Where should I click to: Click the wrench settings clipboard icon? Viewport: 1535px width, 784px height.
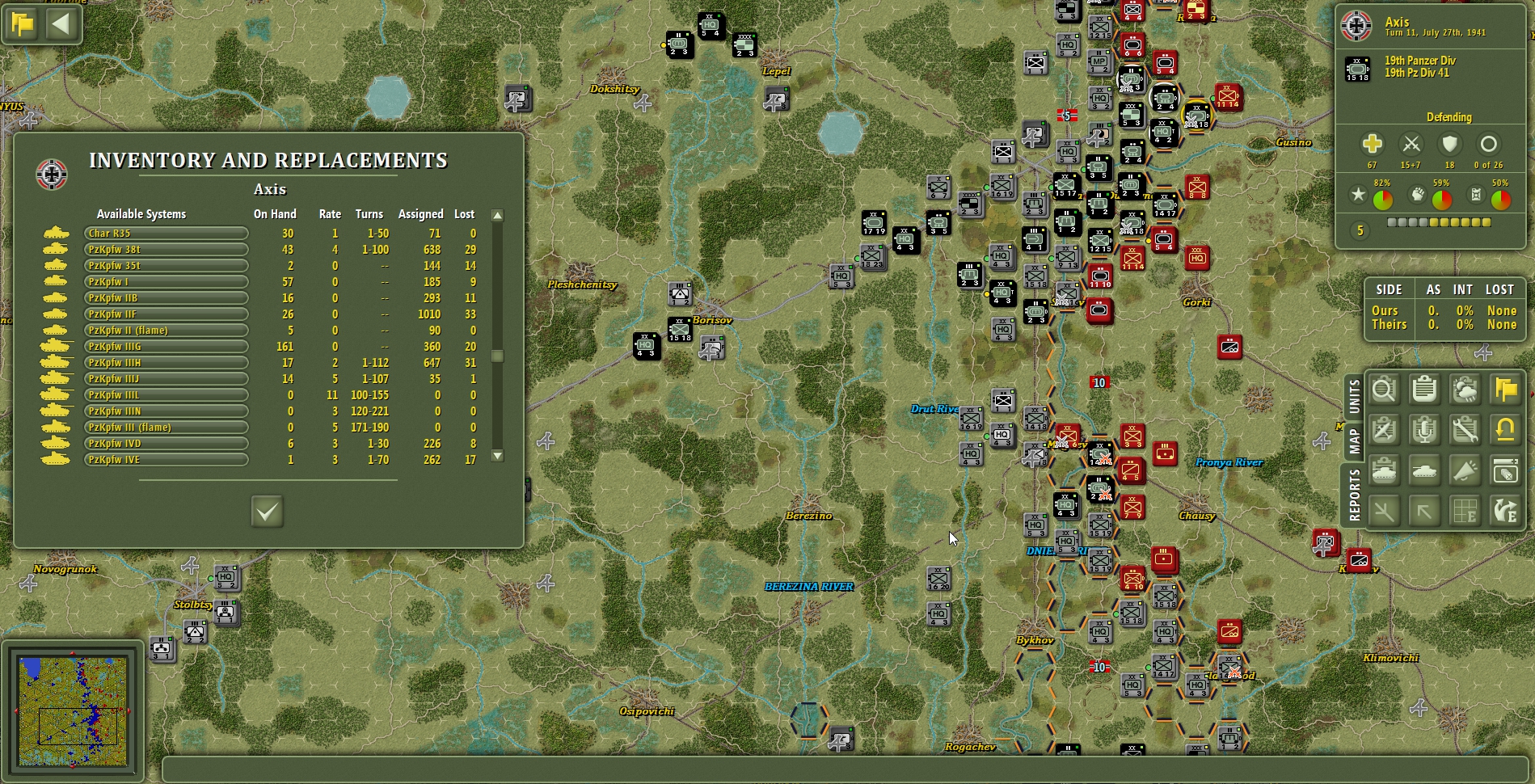pyautogui.click(x=1465, y=429)
